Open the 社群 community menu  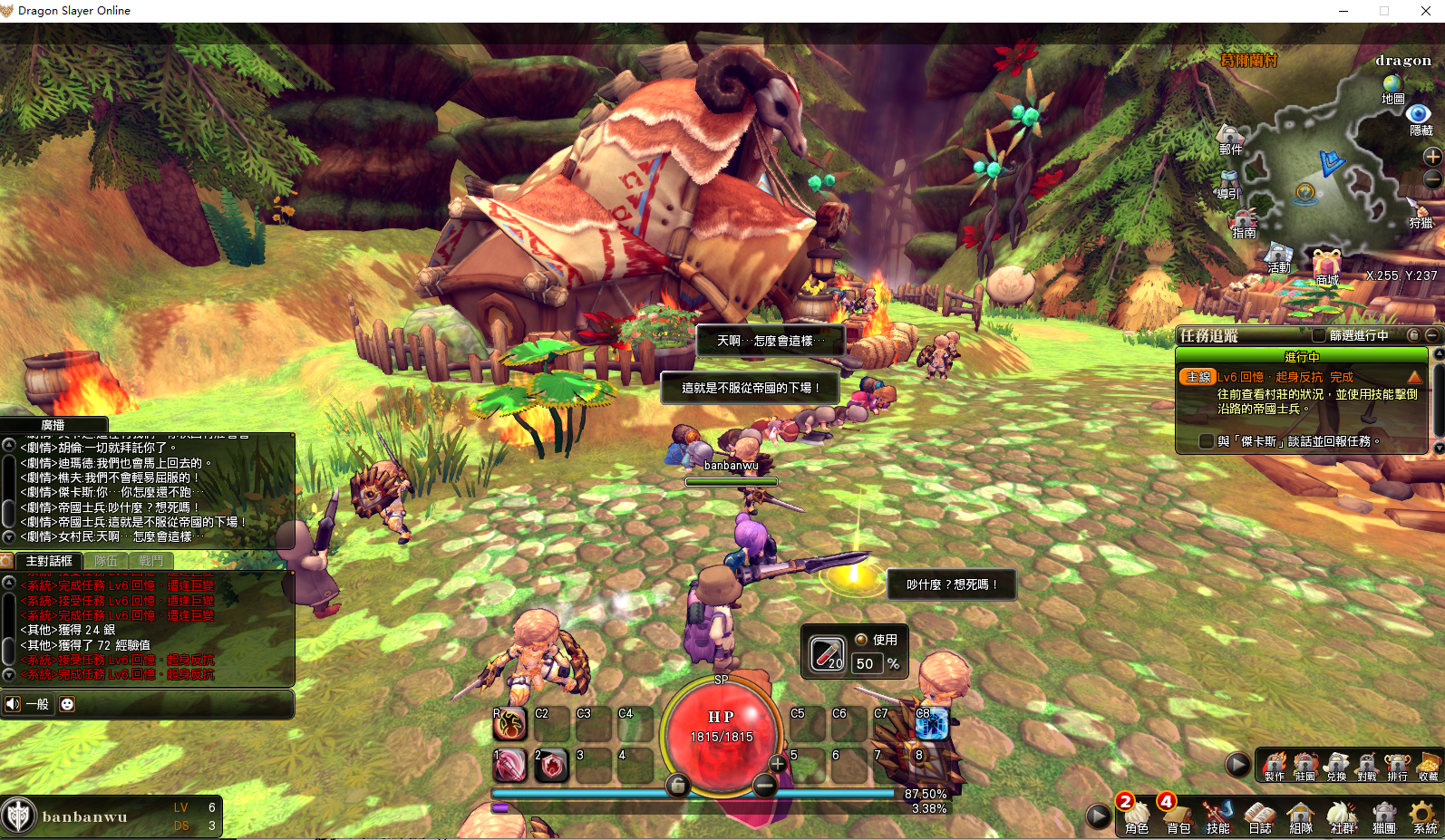point(1342,815)
